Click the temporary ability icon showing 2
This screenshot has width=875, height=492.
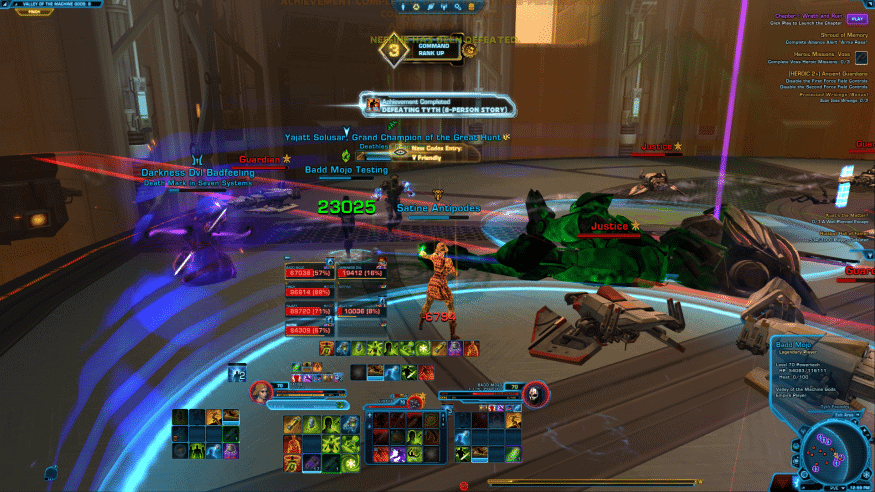(x=238, y=373)
